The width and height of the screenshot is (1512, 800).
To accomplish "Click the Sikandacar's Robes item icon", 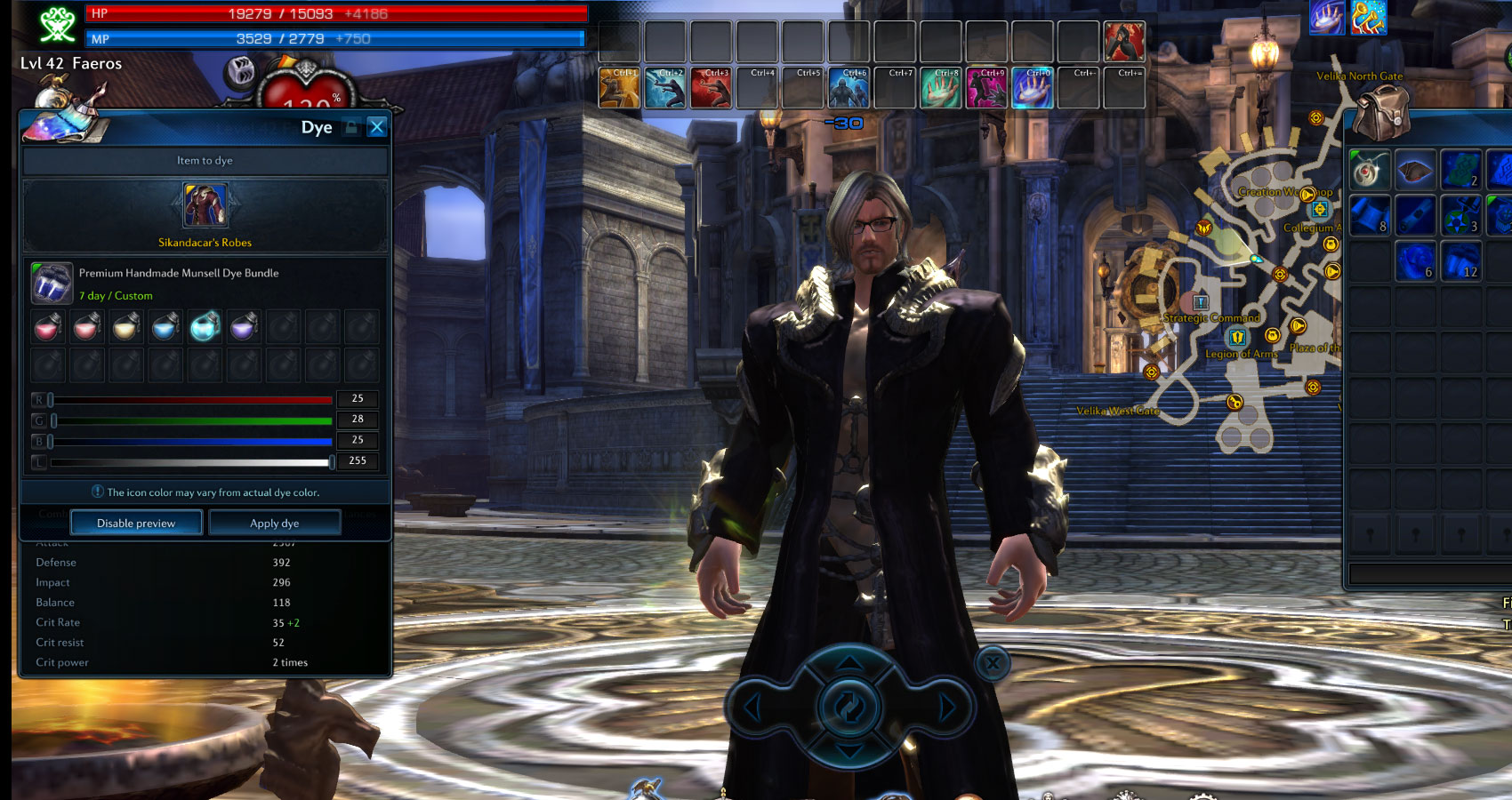I will [x=205, y=205].
